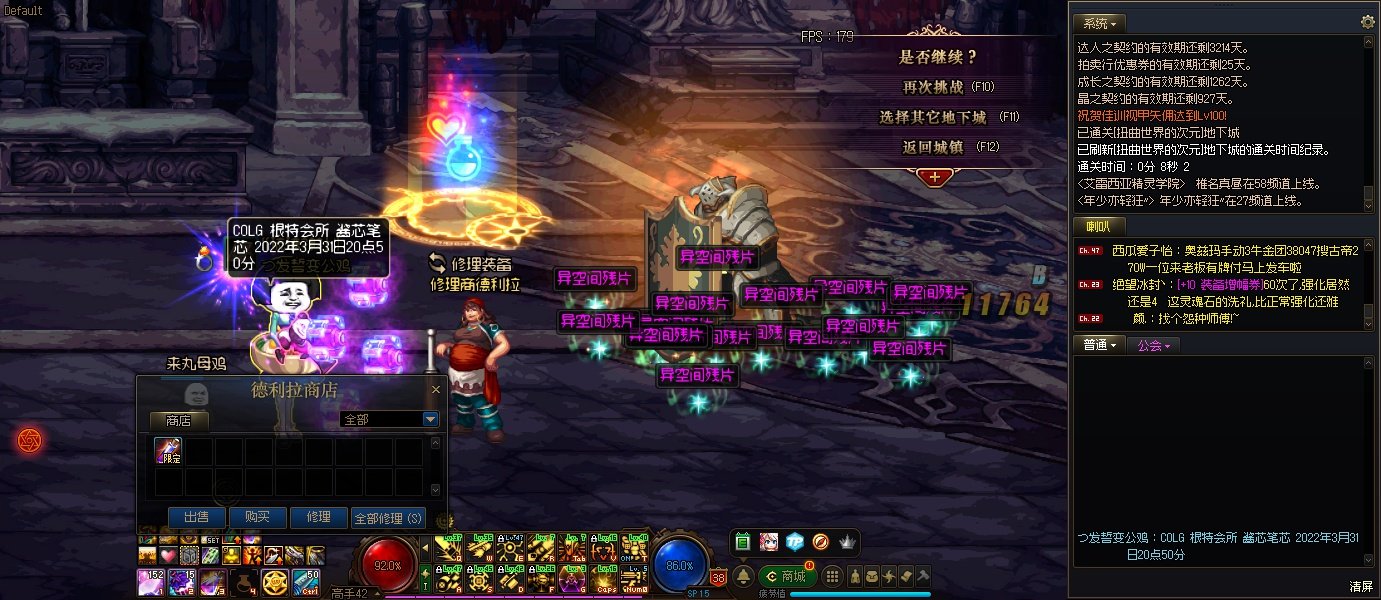
Task: Click 清屏 to clear the chat
Action: 1360,586
